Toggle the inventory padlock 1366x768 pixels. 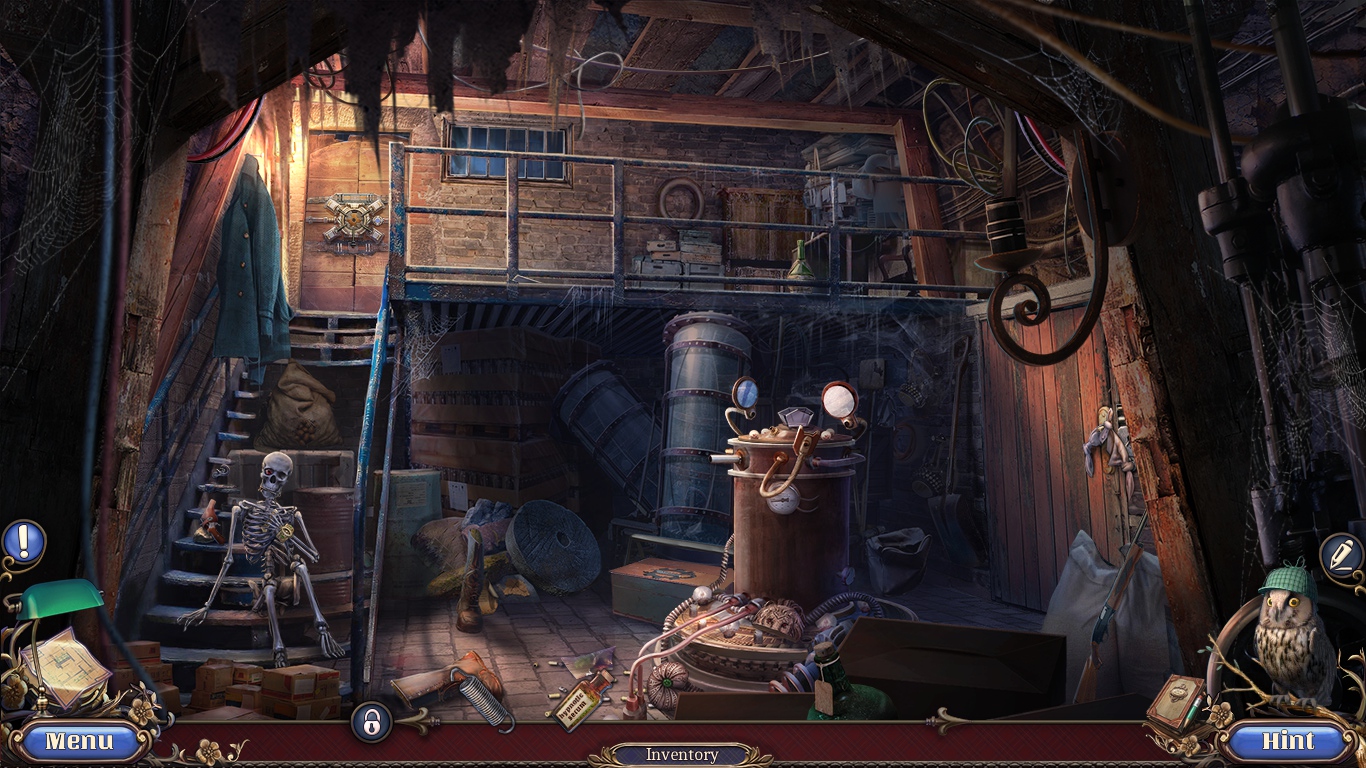coord(371,722)
